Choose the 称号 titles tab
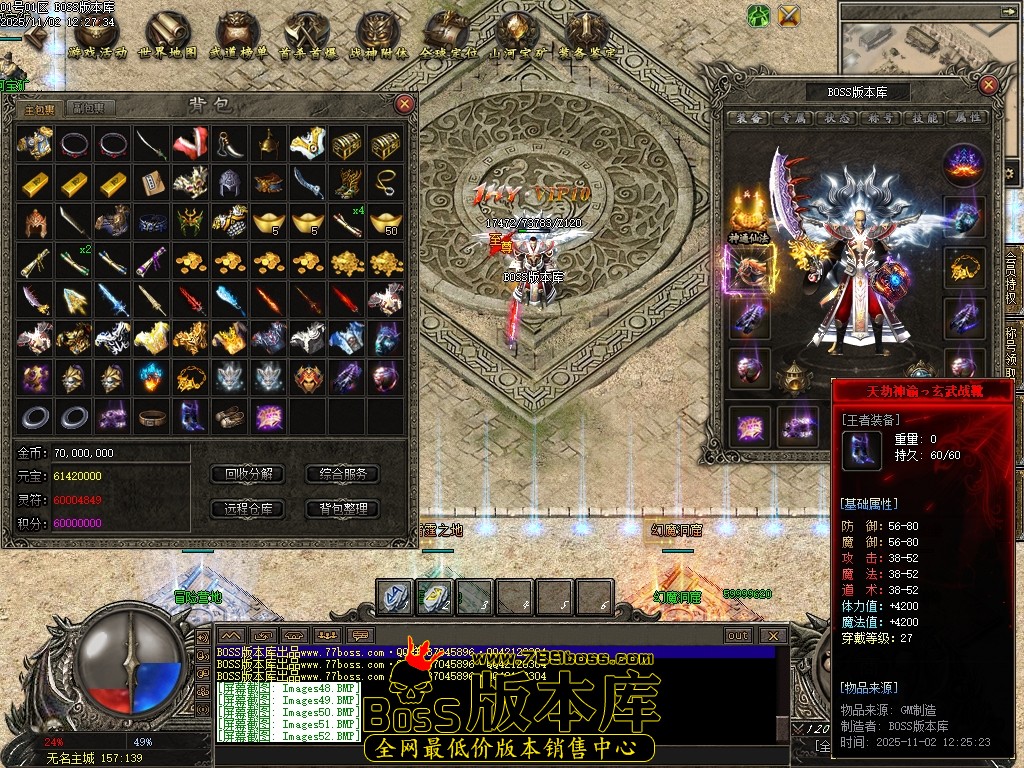 pyautogui.click(x=885, y=118)
